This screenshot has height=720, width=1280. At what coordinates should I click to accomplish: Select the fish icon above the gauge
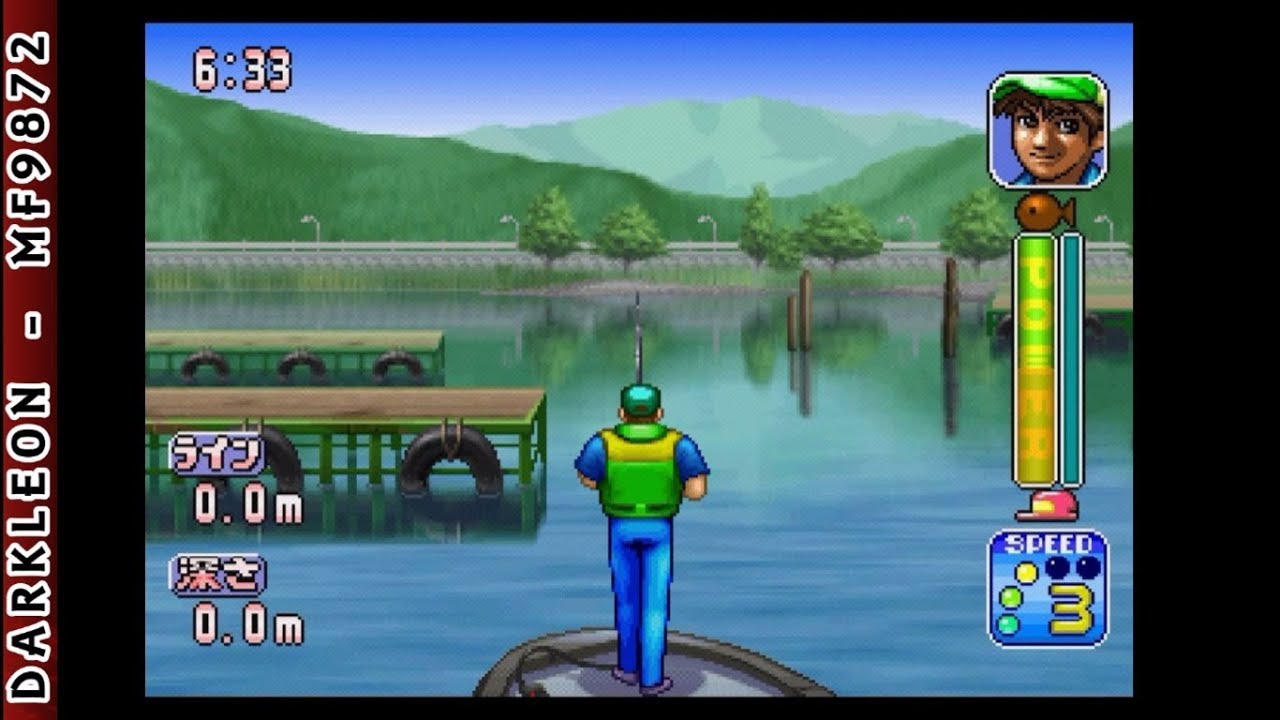(1036, 212)
